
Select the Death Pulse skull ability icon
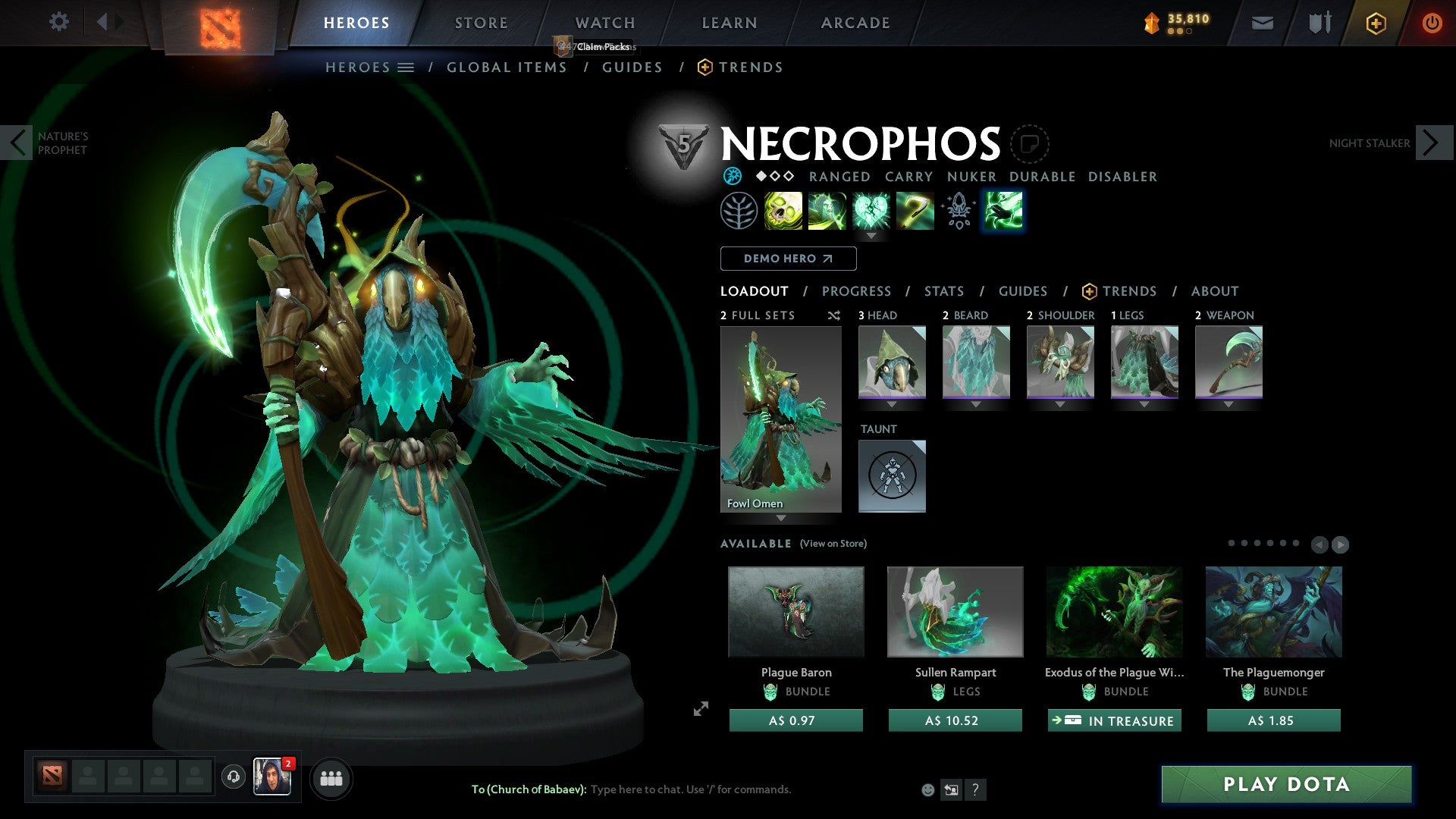pos(785,211)
